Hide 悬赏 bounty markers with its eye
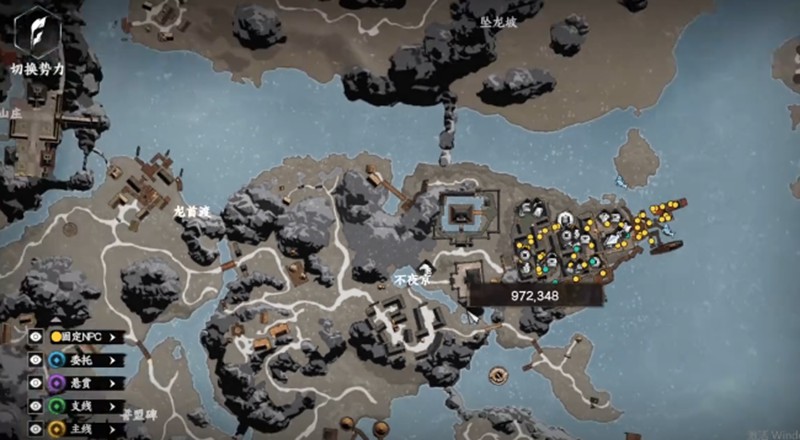Image resolution: width=800 pixels, height=440 pixels. (35, 383)
